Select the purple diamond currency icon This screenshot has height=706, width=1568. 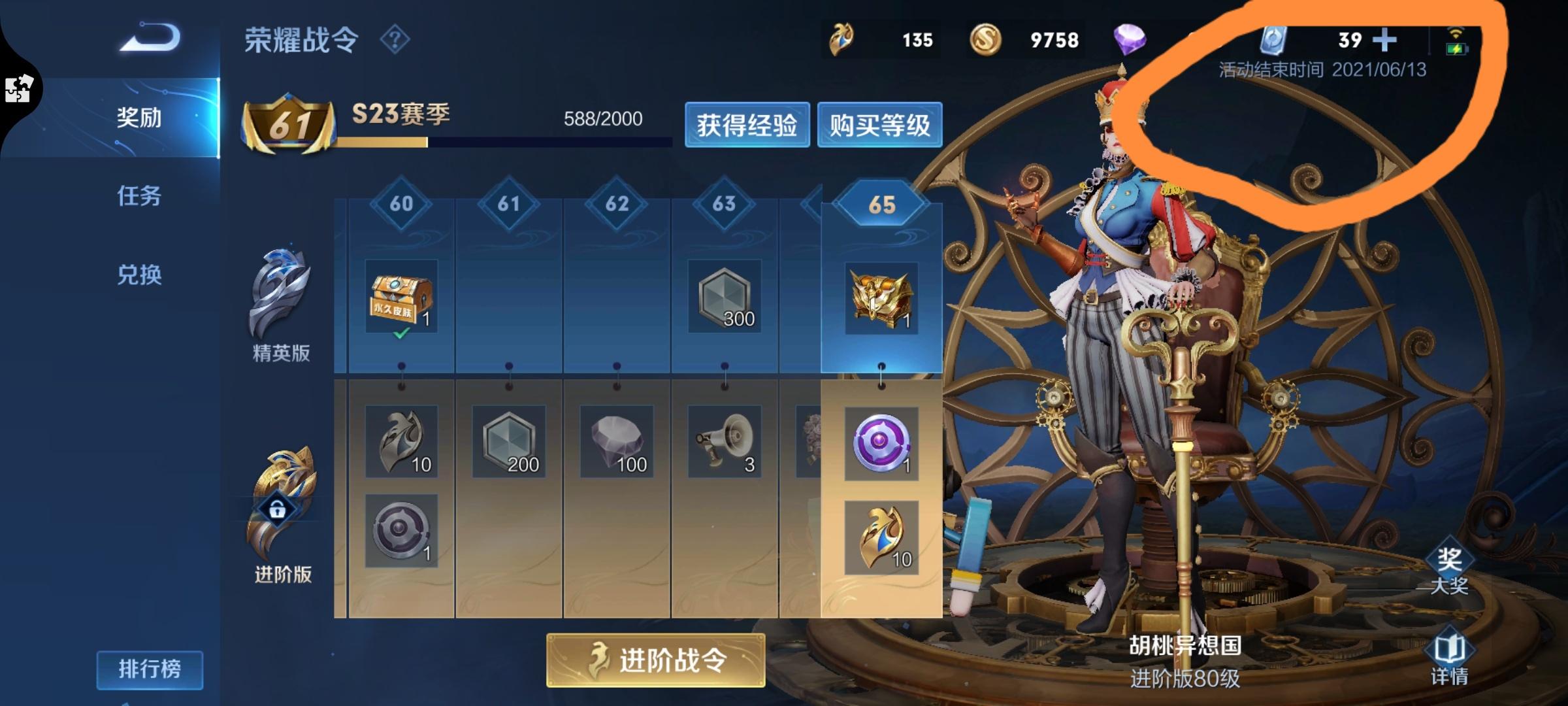pos(1132,41)
